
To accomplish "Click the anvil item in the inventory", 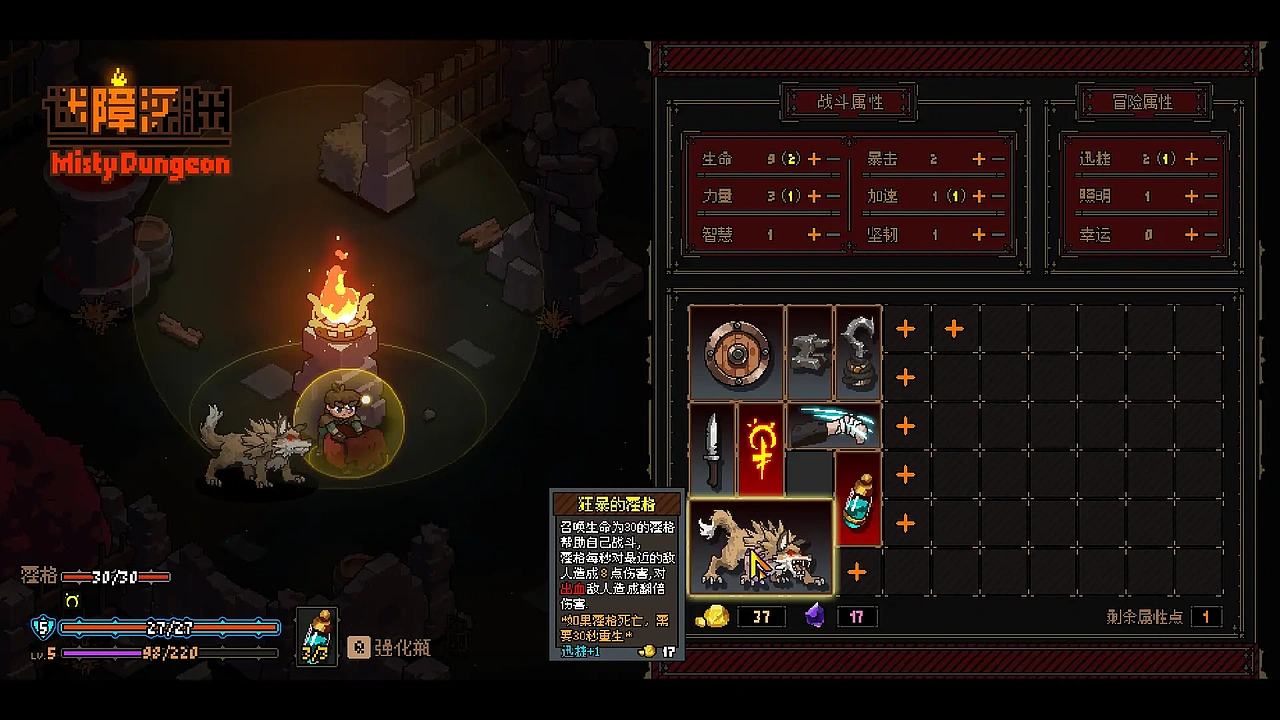I will [809, 352].
